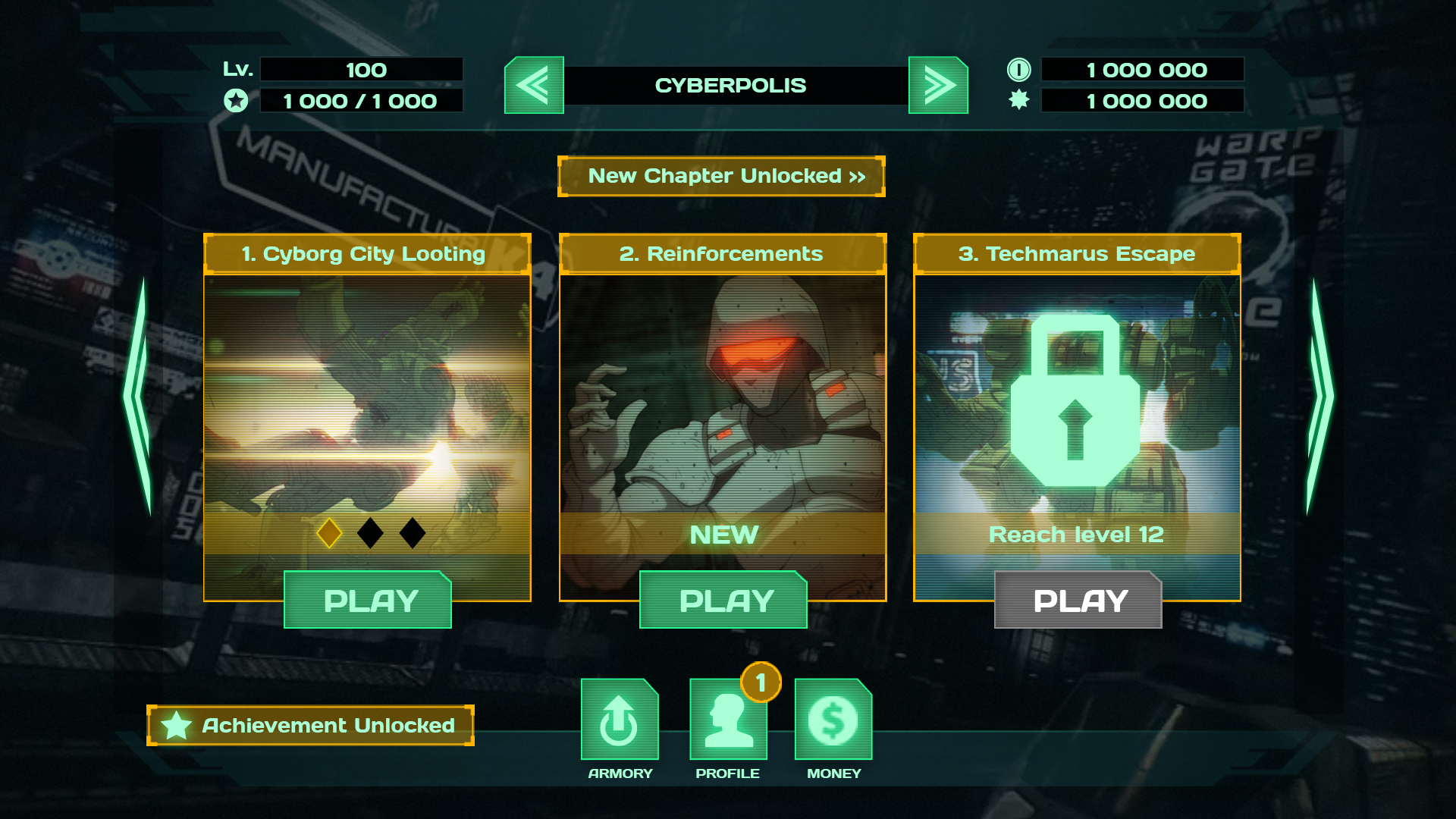Image resolution: width=1456 pixels, height=819 pixels.
Task: Click the burst-shaped premium currency icon
Action: click(1020, 99)
